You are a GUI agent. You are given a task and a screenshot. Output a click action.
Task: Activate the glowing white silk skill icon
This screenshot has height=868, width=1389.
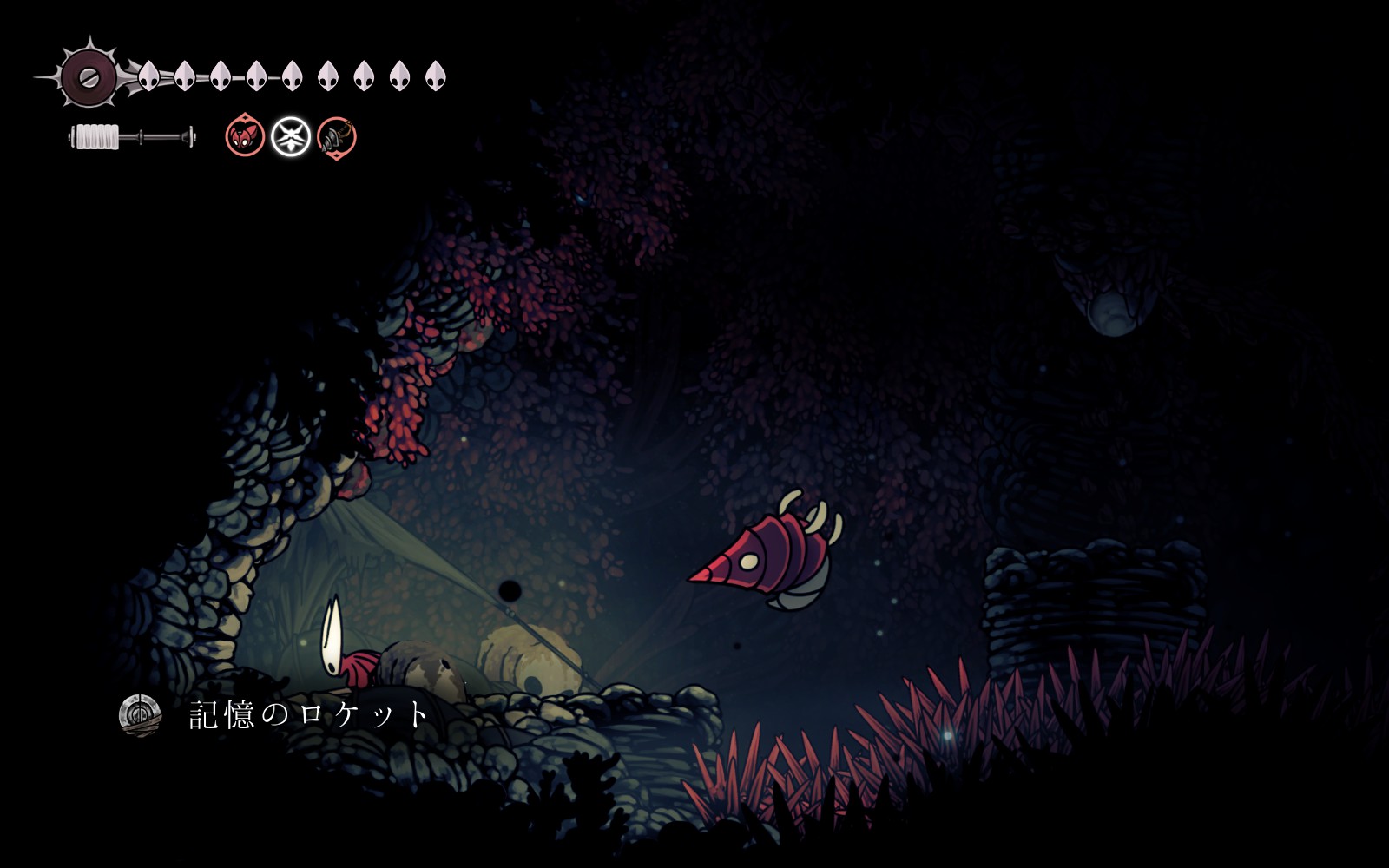tap(291, 137)
